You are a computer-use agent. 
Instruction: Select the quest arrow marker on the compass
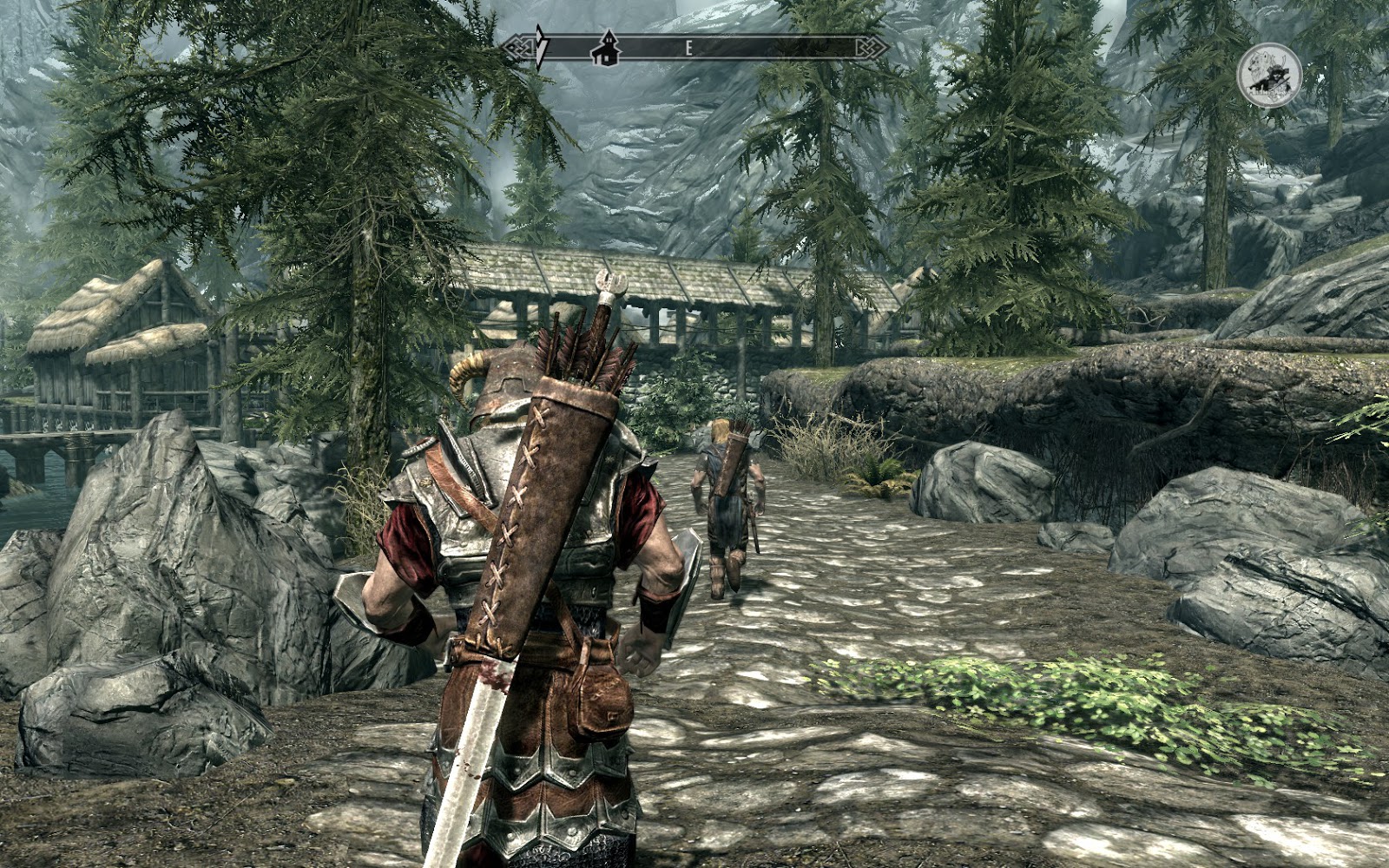(541, 47)
